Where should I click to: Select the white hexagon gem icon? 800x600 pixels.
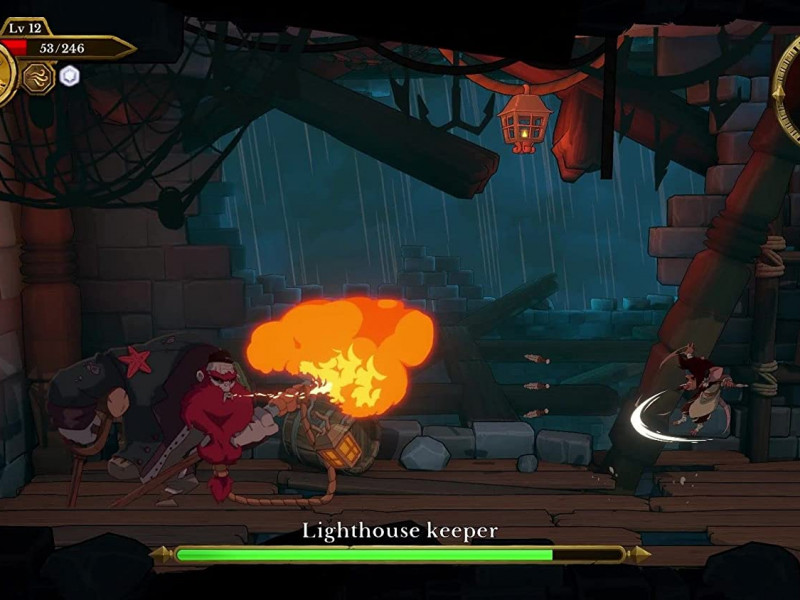pyautogui.click(x=69, y=76)
